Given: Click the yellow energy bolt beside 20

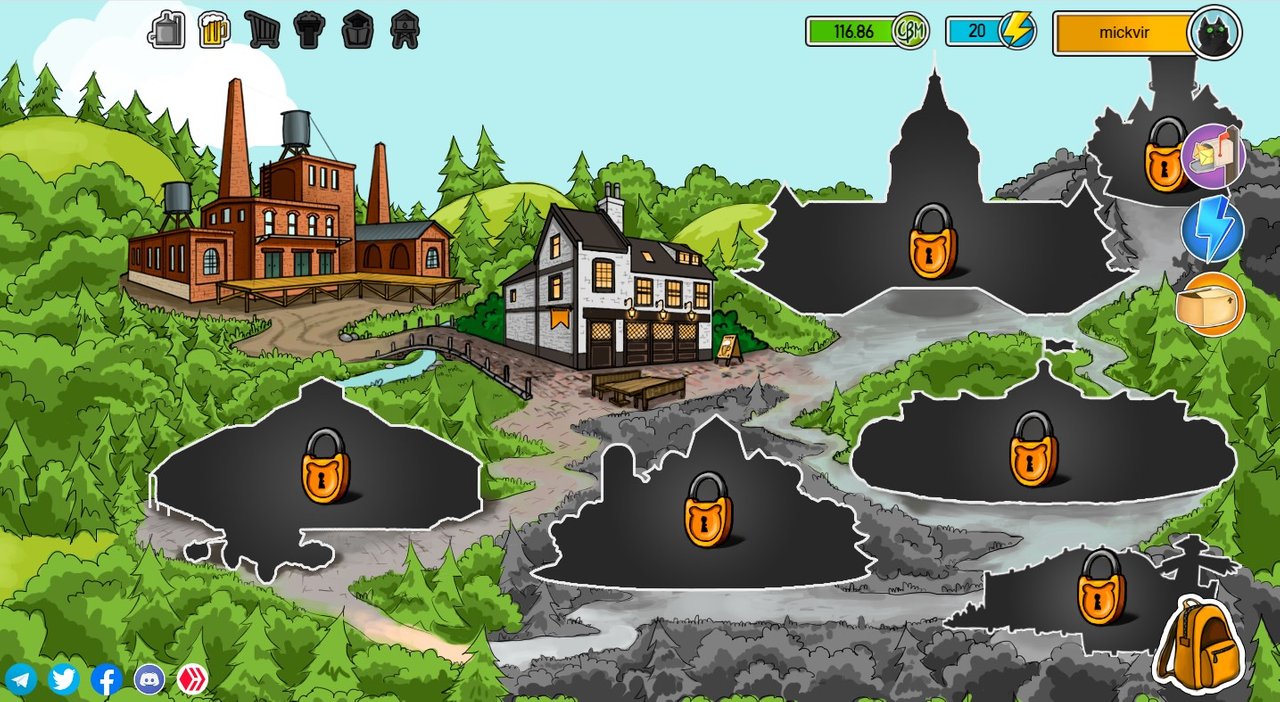Looking at the screenshot, I should click(1018, 31).
